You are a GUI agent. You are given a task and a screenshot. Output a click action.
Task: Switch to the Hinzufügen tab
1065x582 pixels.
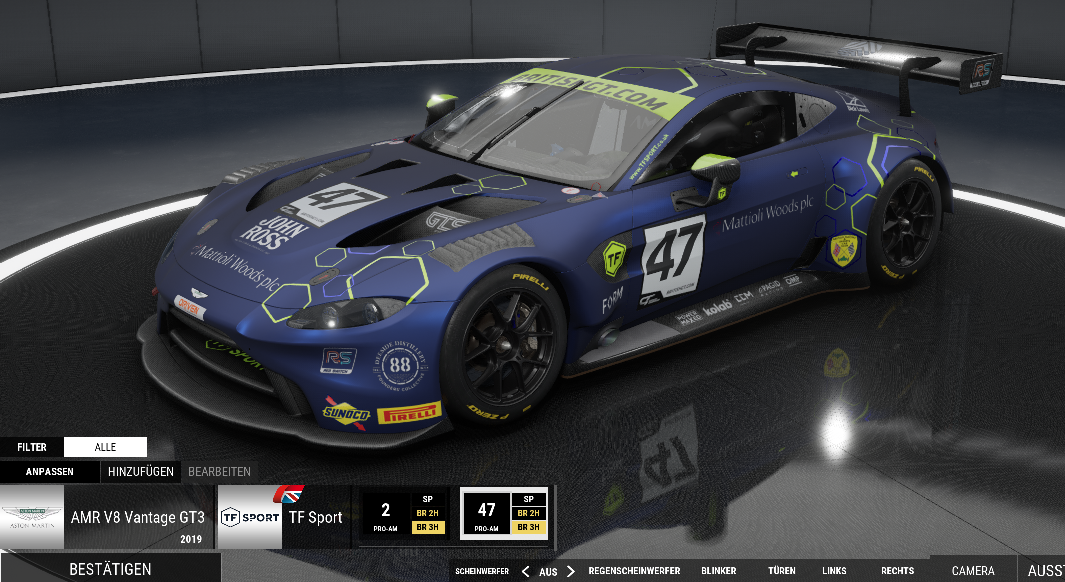(141, 471)
